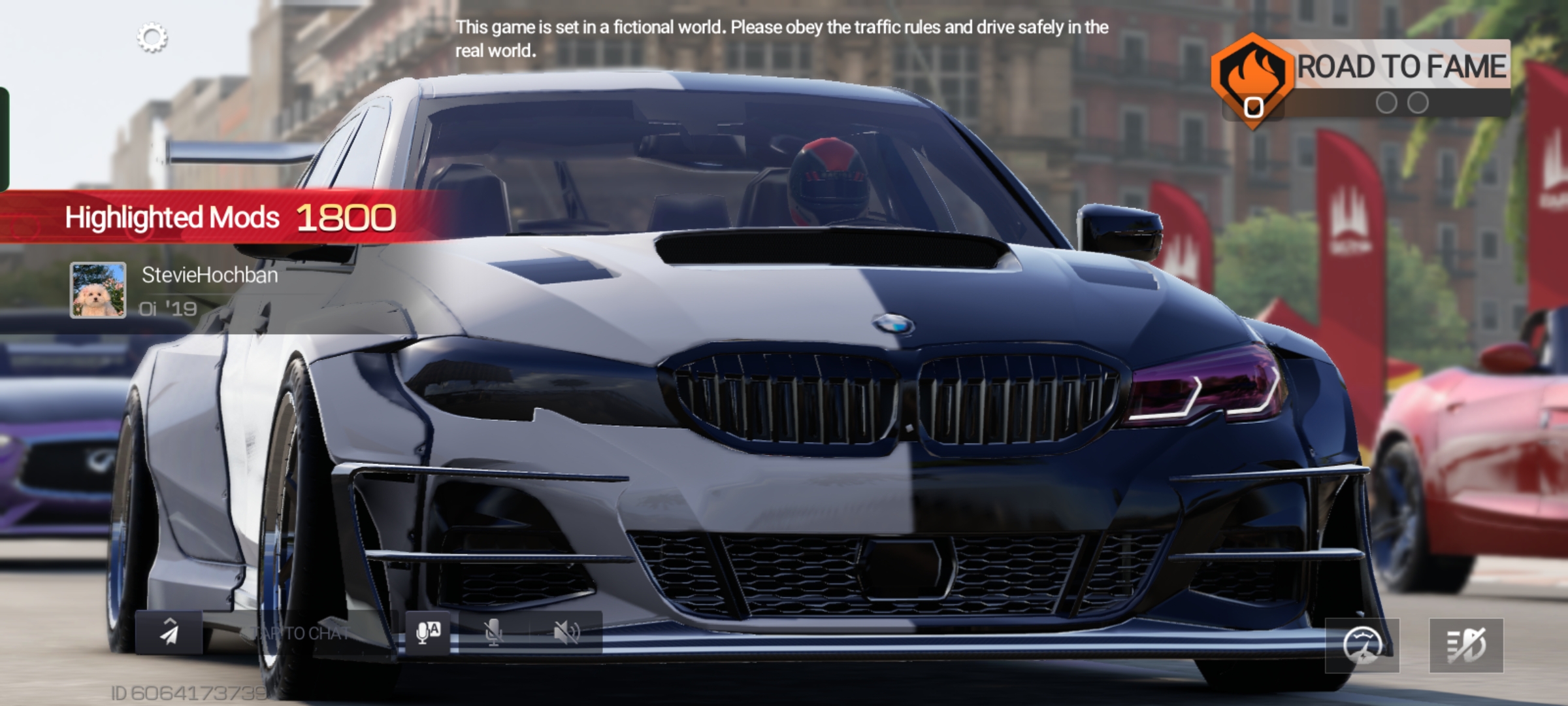This screenshot has width=1568, height=706.
Task: Tap the paper plane quick-chat button
Action: pyautogui.click(x=169, y=633)
